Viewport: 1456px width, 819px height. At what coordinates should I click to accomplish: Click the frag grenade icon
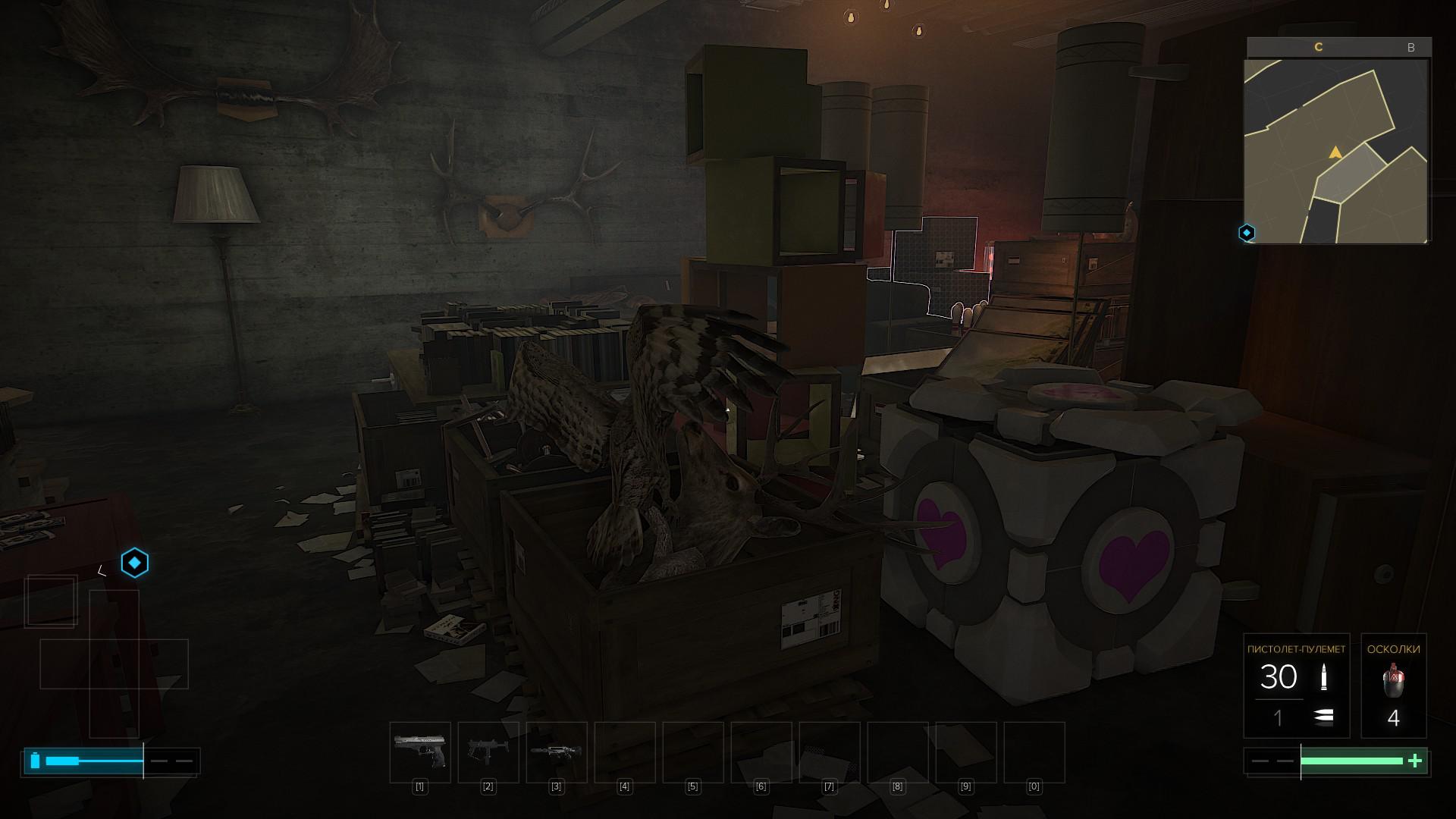1392,681
